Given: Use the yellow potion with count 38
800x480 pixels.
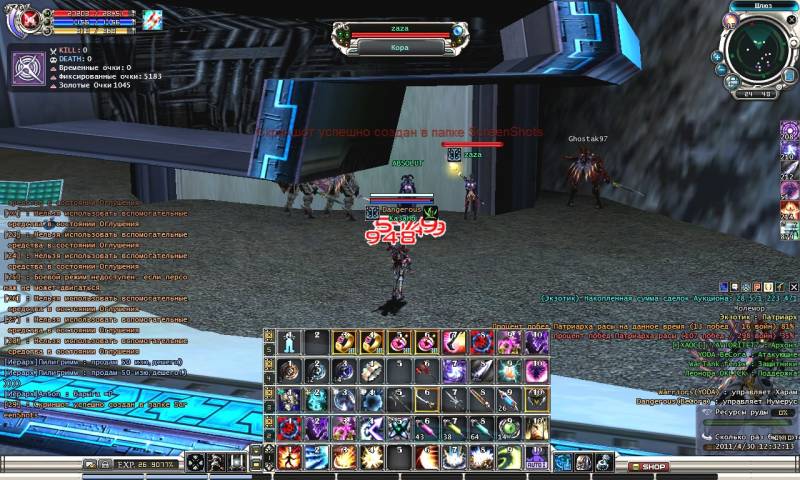Looking at the screenshot, I should (454, 429).
